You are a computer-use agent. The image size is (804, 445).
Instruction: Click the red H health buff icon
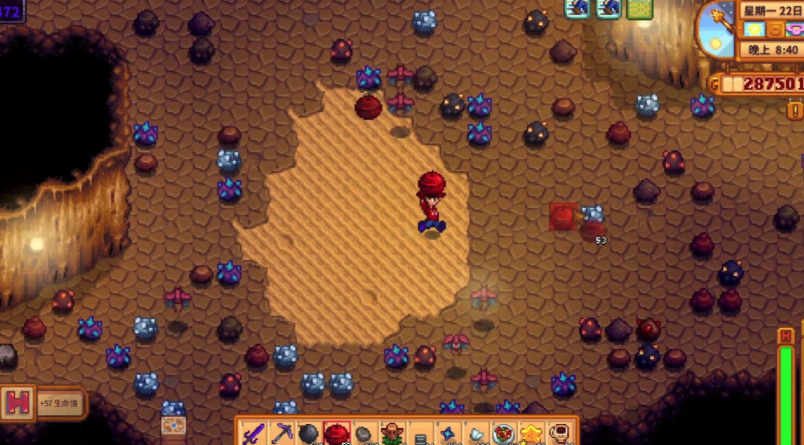click(x=17, y=403)
